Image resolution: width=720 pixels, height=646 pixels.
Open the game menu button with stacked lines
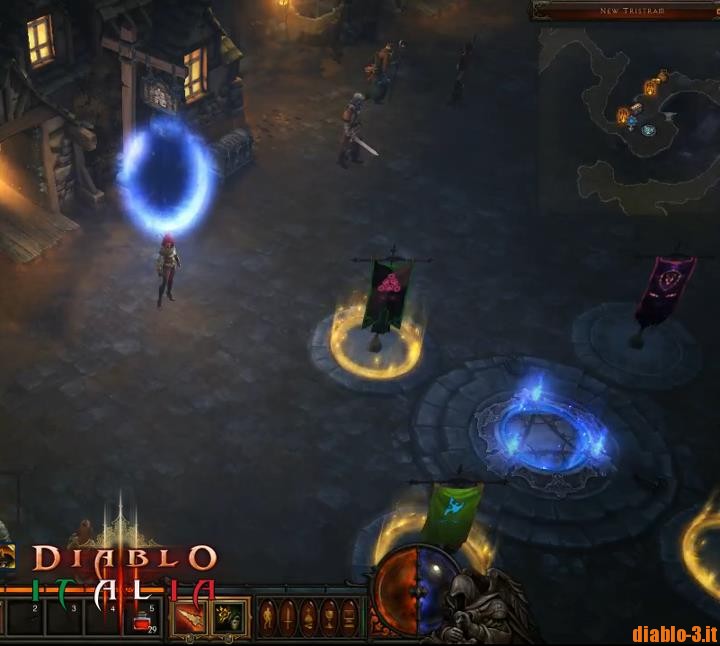tap(348, 618)
